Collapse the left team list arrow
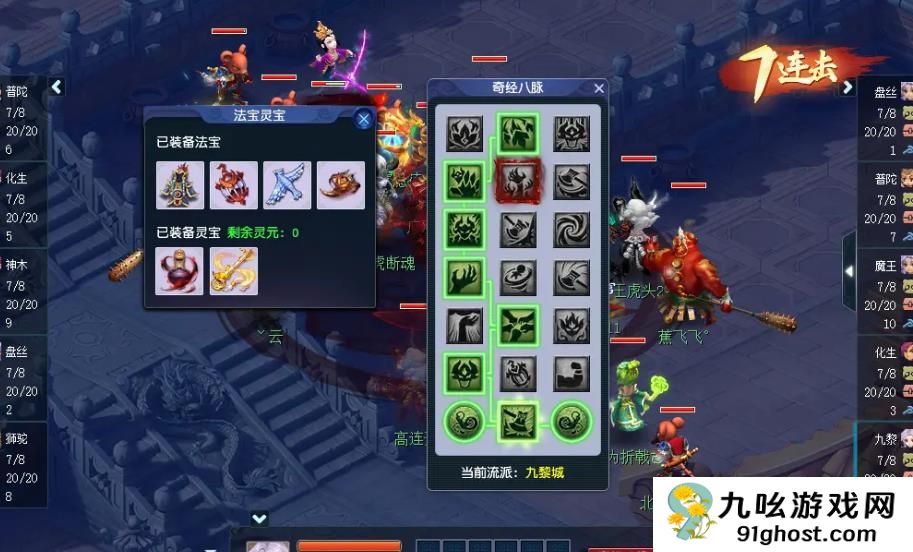This screenshot has width=913, height=552. coord(57,87)
